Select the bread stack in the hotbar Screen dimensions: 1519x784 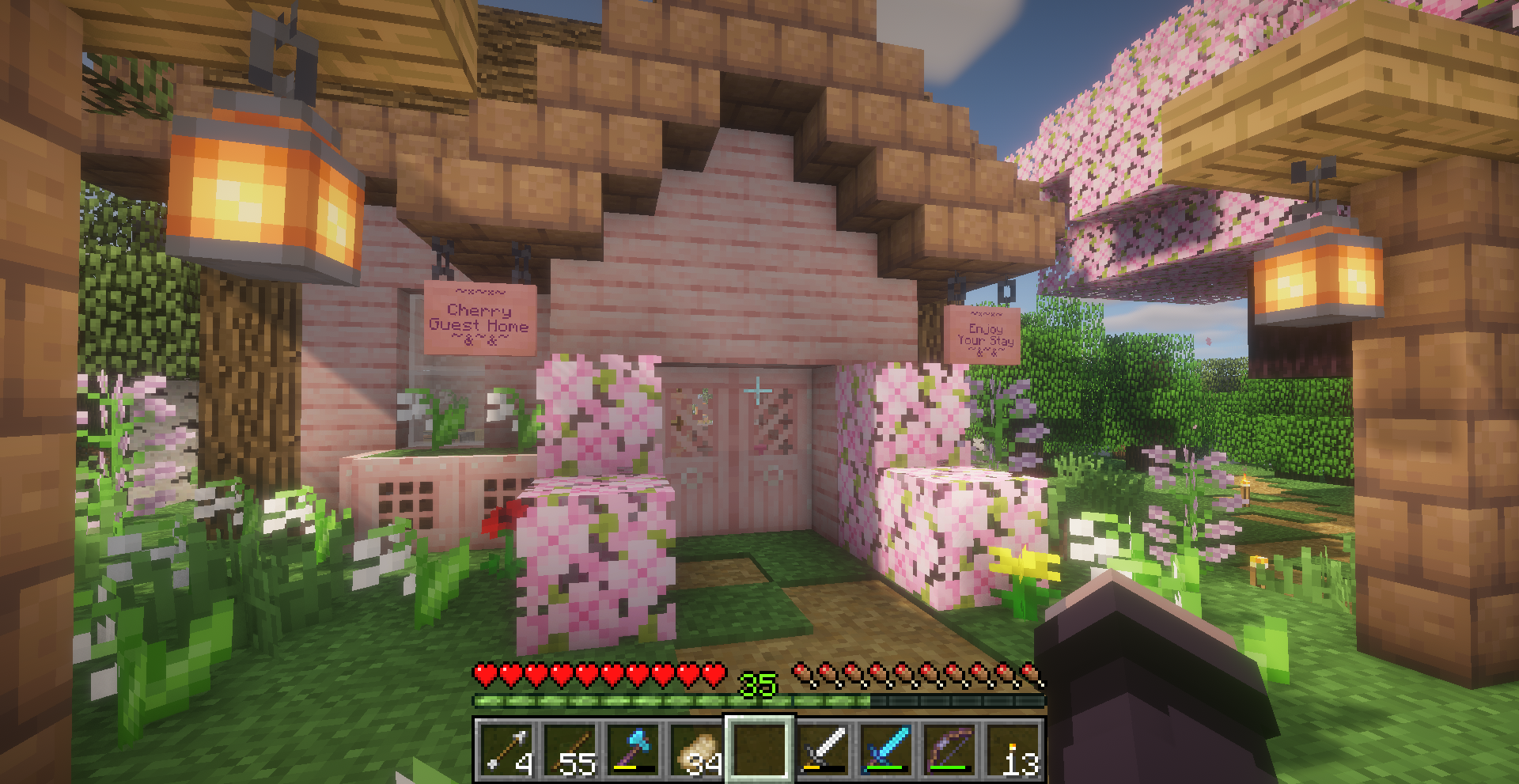(695, 748)
